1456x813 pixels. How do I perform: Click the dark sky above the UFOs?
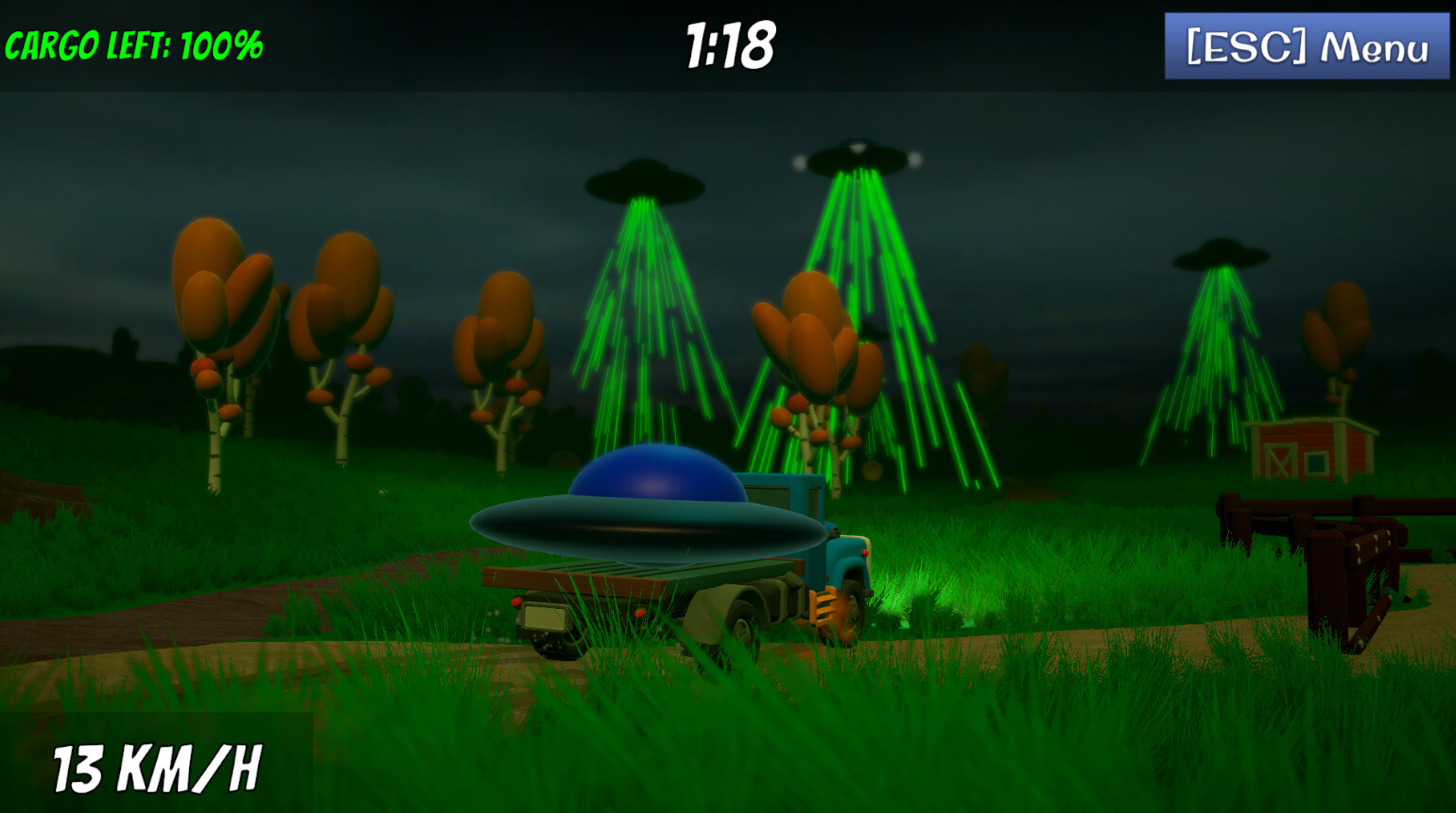(x=473, y=123)
